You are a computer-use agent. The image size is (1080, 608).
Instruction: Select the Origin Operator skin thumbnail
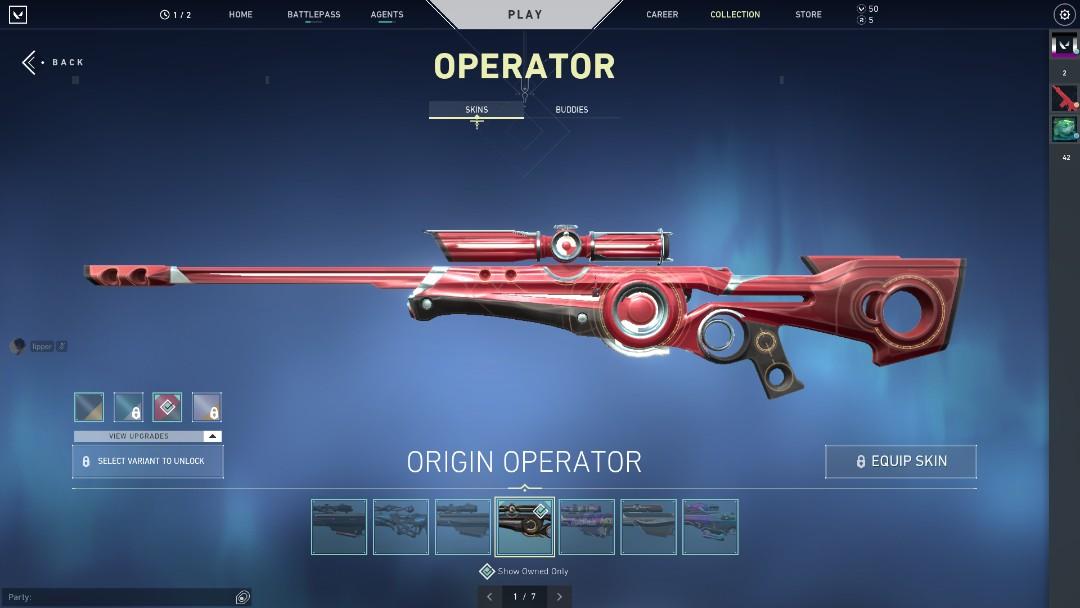(525, 527)
